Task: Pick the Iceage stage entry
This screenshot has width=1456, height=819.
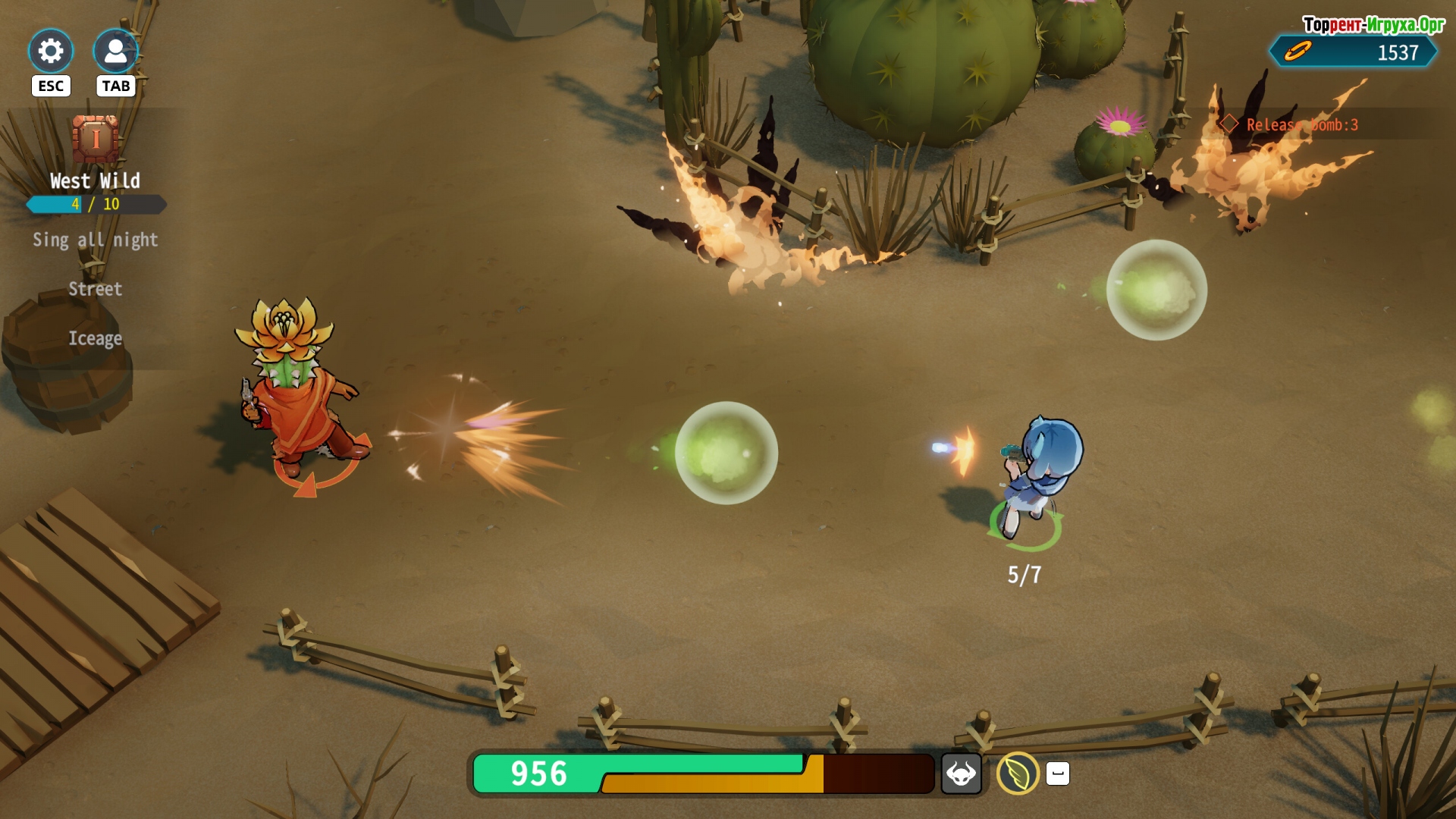Action: point(95,338)
